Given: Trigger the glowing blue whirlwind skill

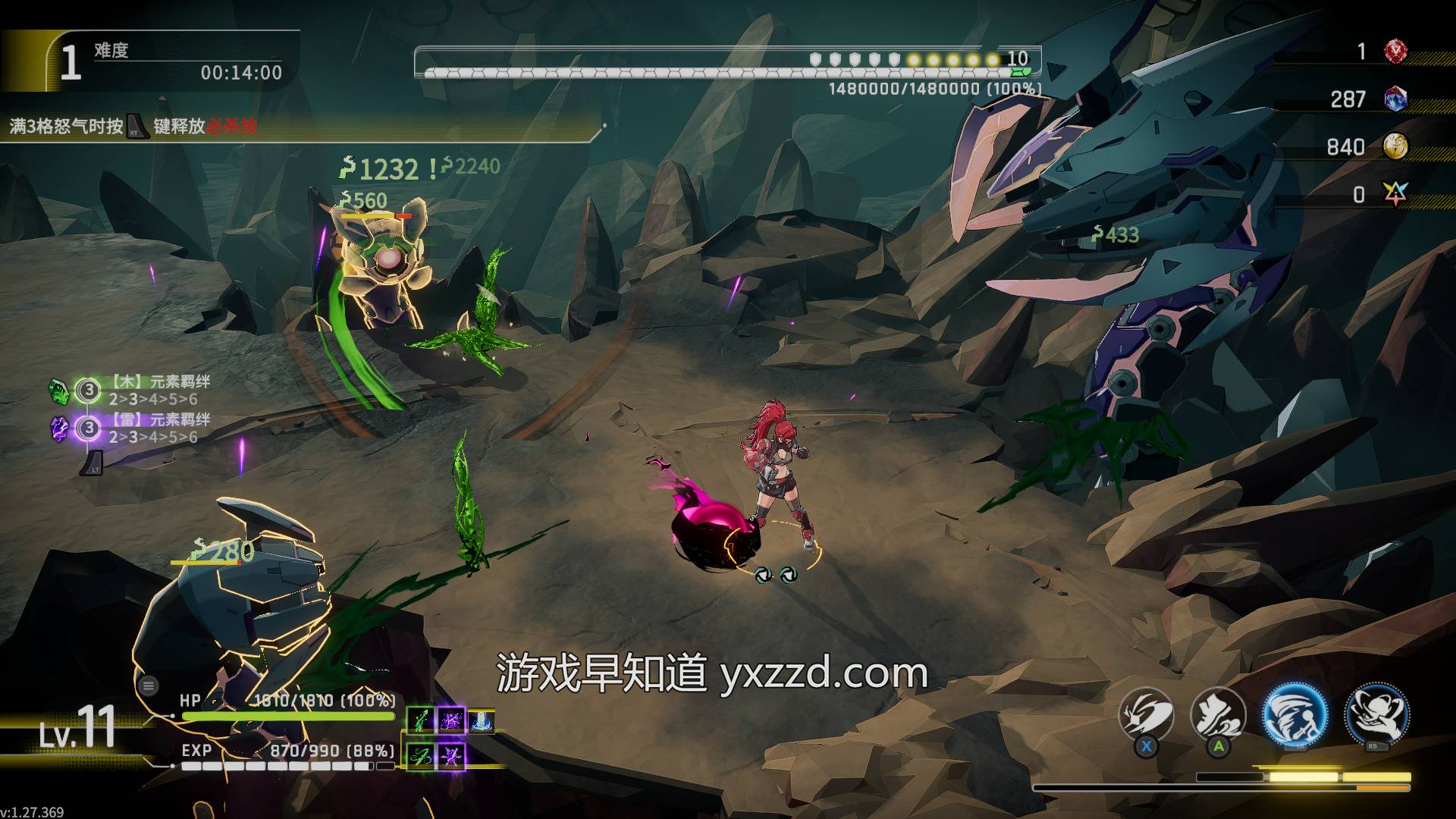Looking at the screenshot, I should pyautogui.click(x=1295, y=714).
